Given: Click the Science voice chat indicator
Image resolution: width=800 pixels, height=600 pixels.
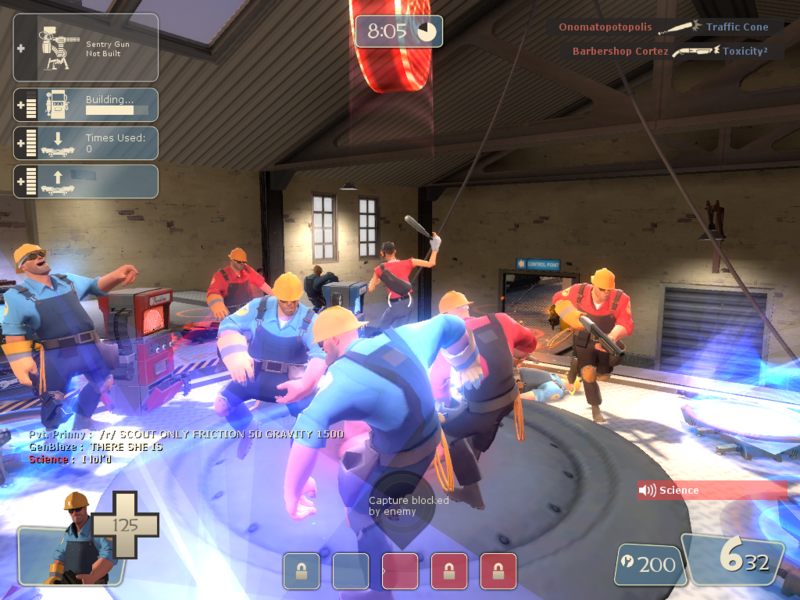Looking at the screenshot, I should [711, 490].
